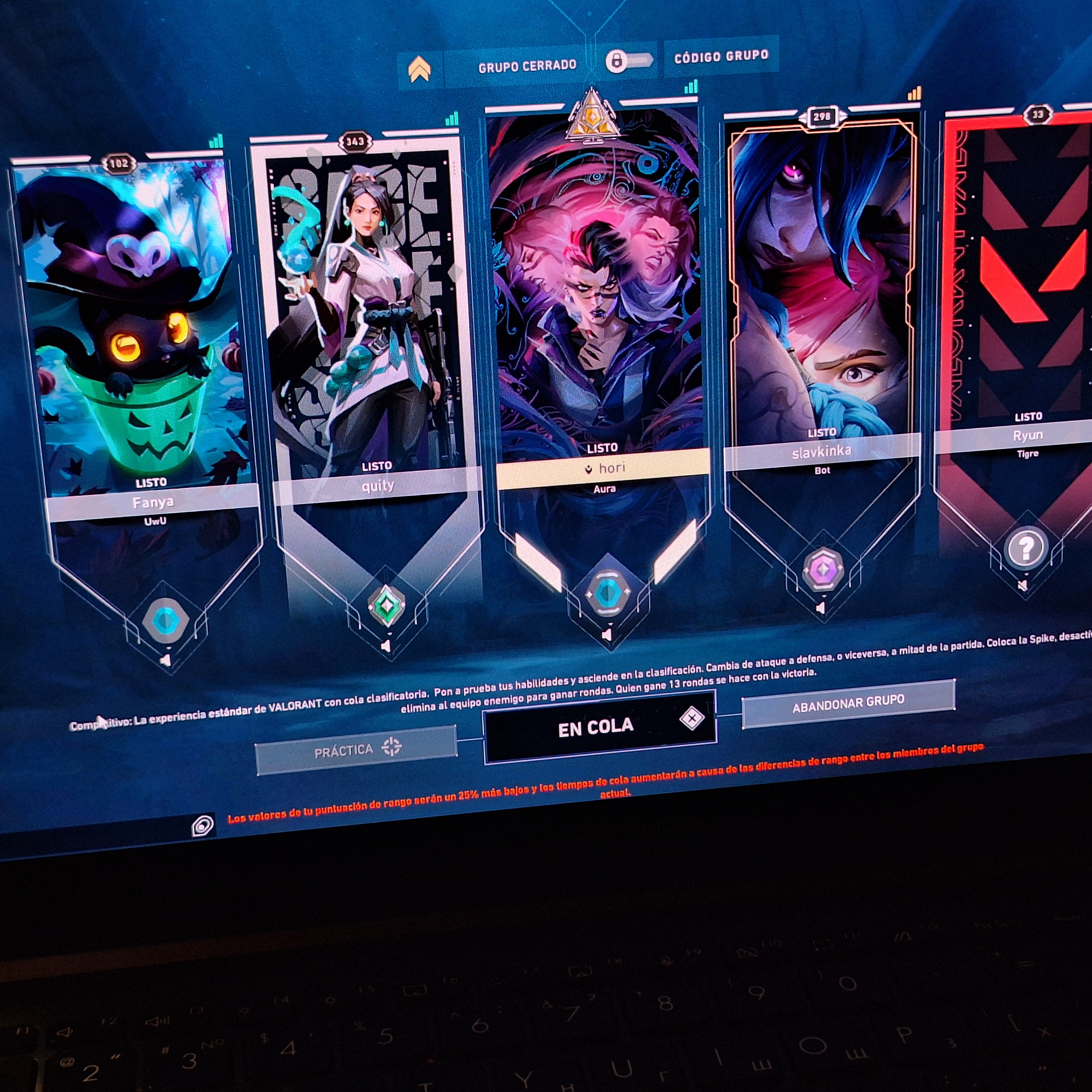Mute Fanya's voice with the speaker icon

[165, 660]
